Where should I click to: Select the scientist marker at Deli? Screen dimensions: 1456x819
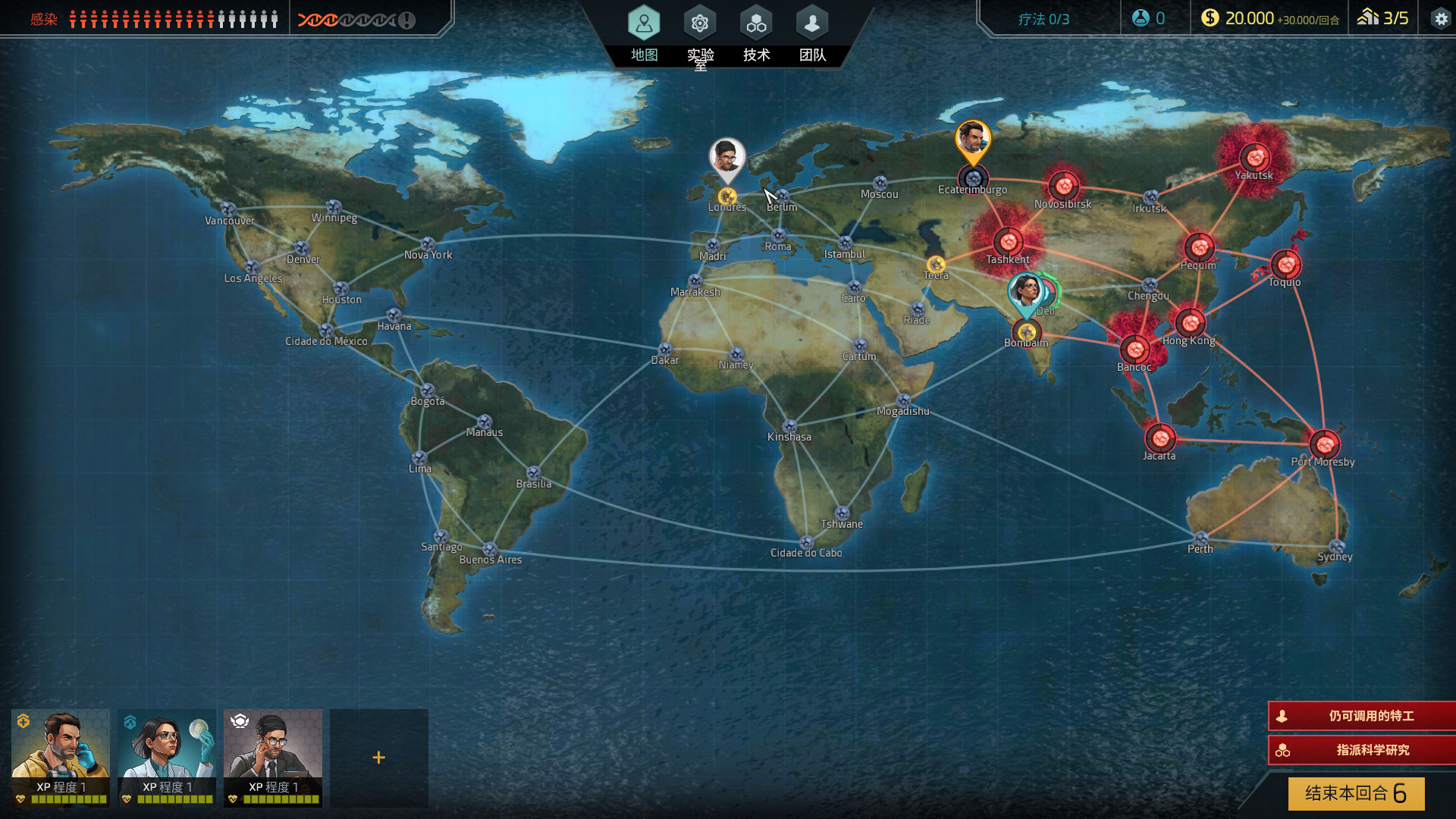point(1025,293)
